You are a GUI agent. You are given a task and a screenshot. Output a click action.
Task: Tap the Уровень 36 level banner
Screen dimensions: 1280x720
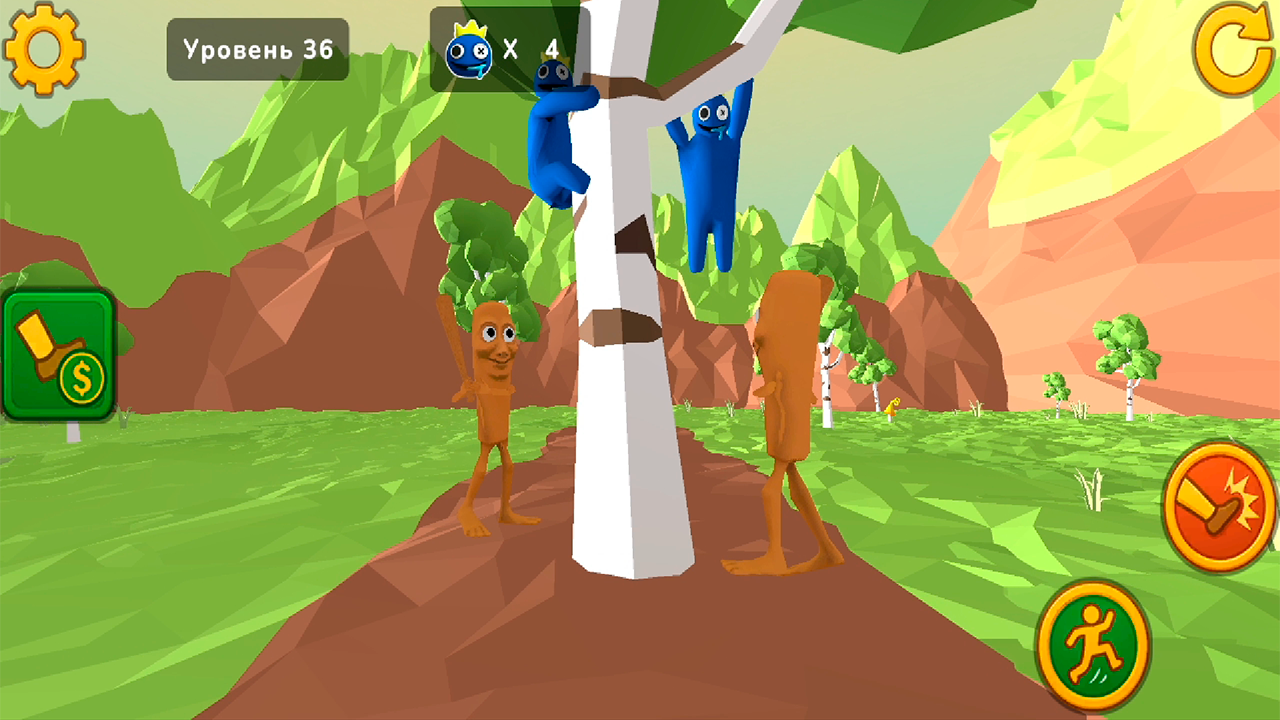(x=257, y=48)
